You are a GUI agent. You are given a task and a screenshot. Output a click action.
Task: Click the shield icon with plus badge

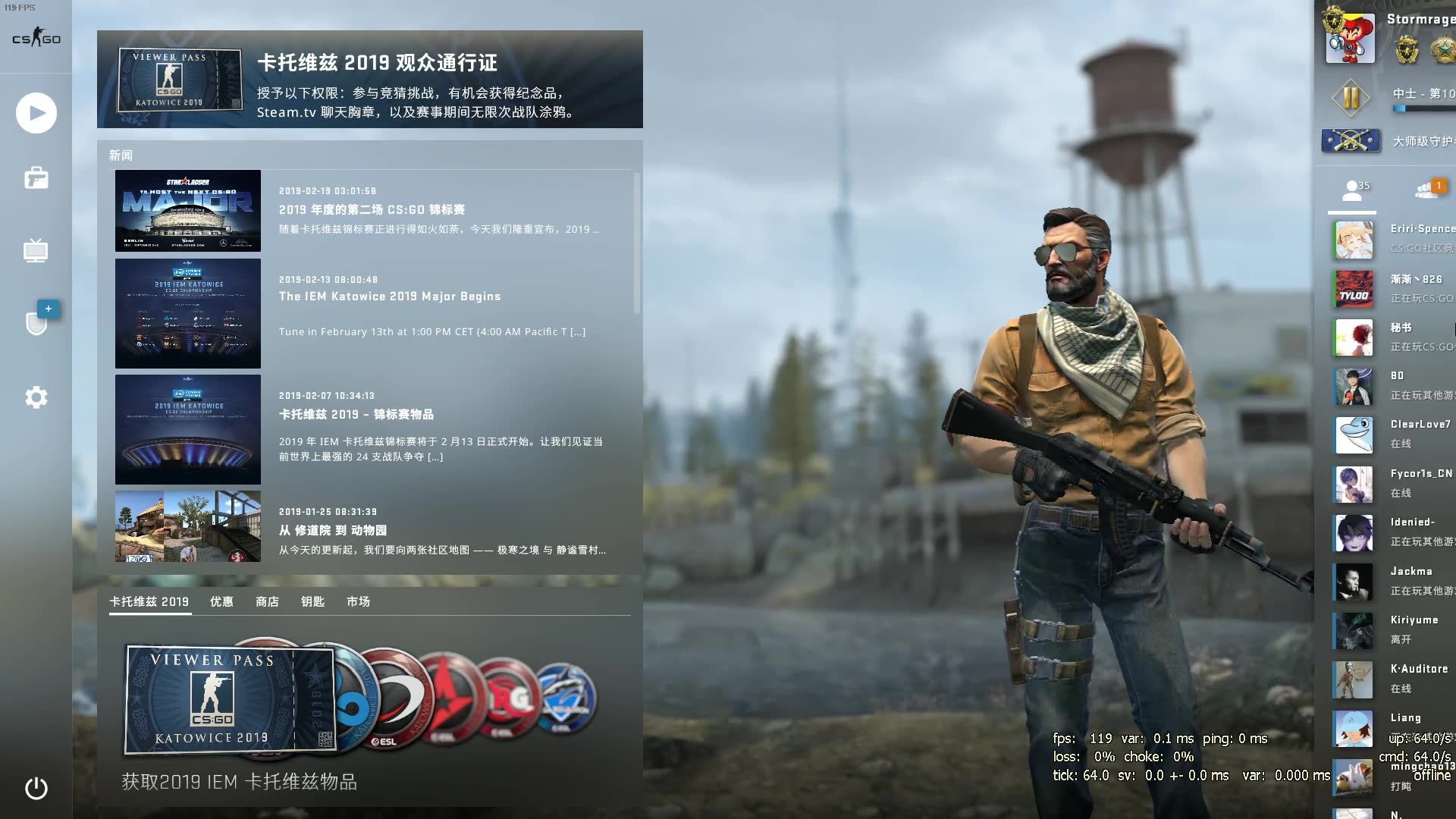pyautogui.click(x=36, y=322)
